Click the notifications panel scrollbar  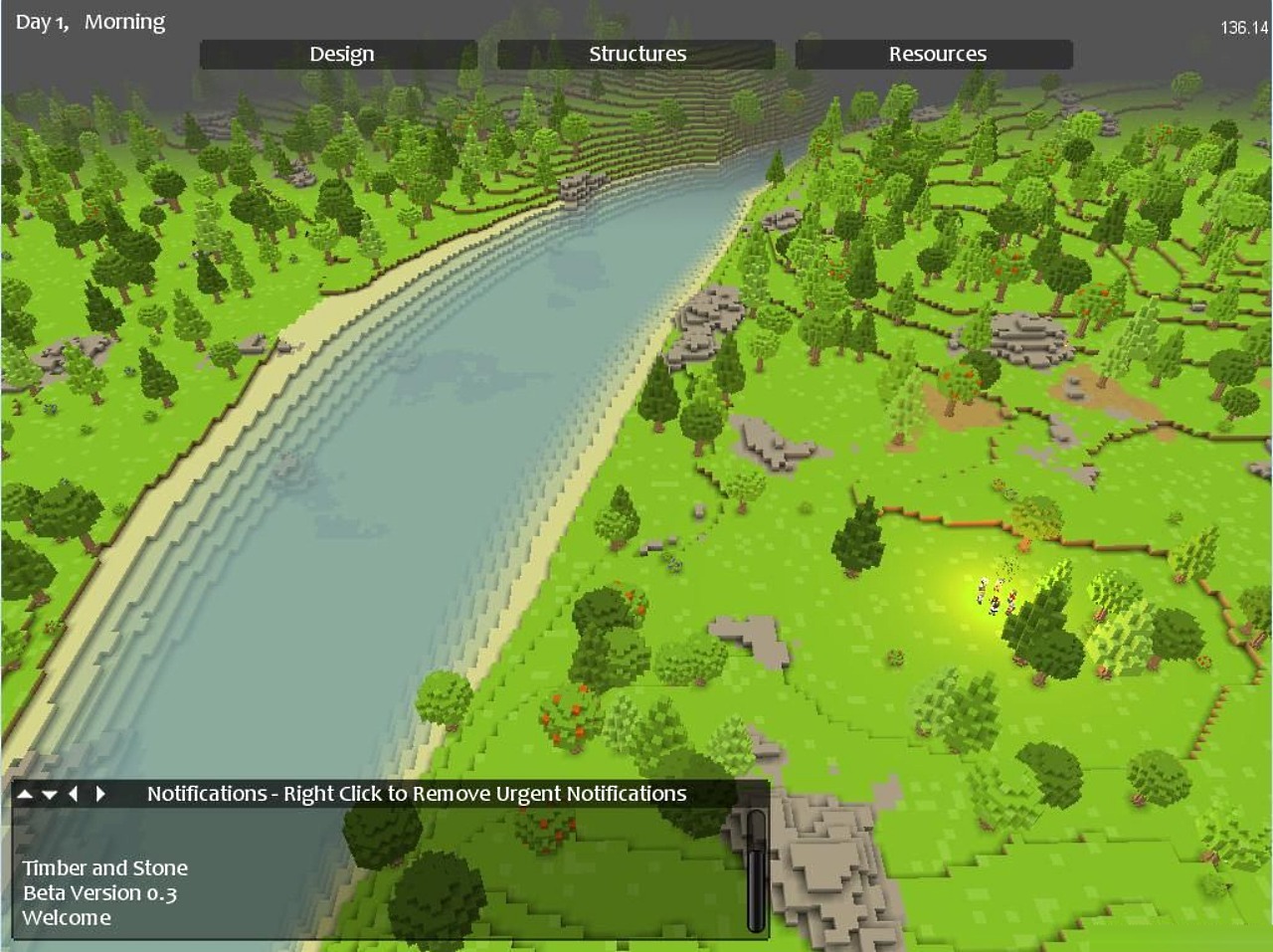coord(757,870)
